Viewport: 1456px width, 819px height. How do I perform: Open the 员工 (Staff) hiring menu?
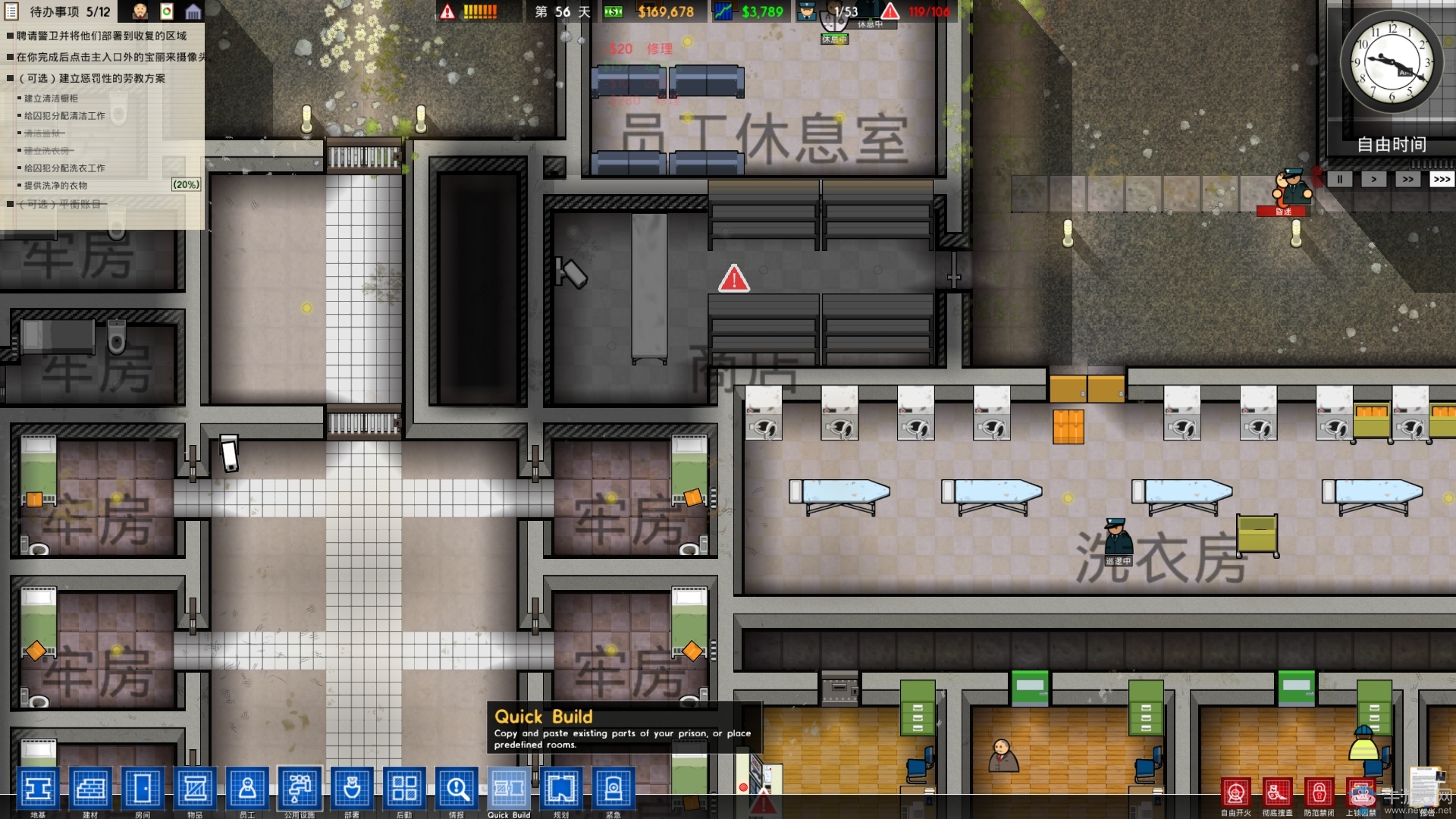tap(247, 789)
